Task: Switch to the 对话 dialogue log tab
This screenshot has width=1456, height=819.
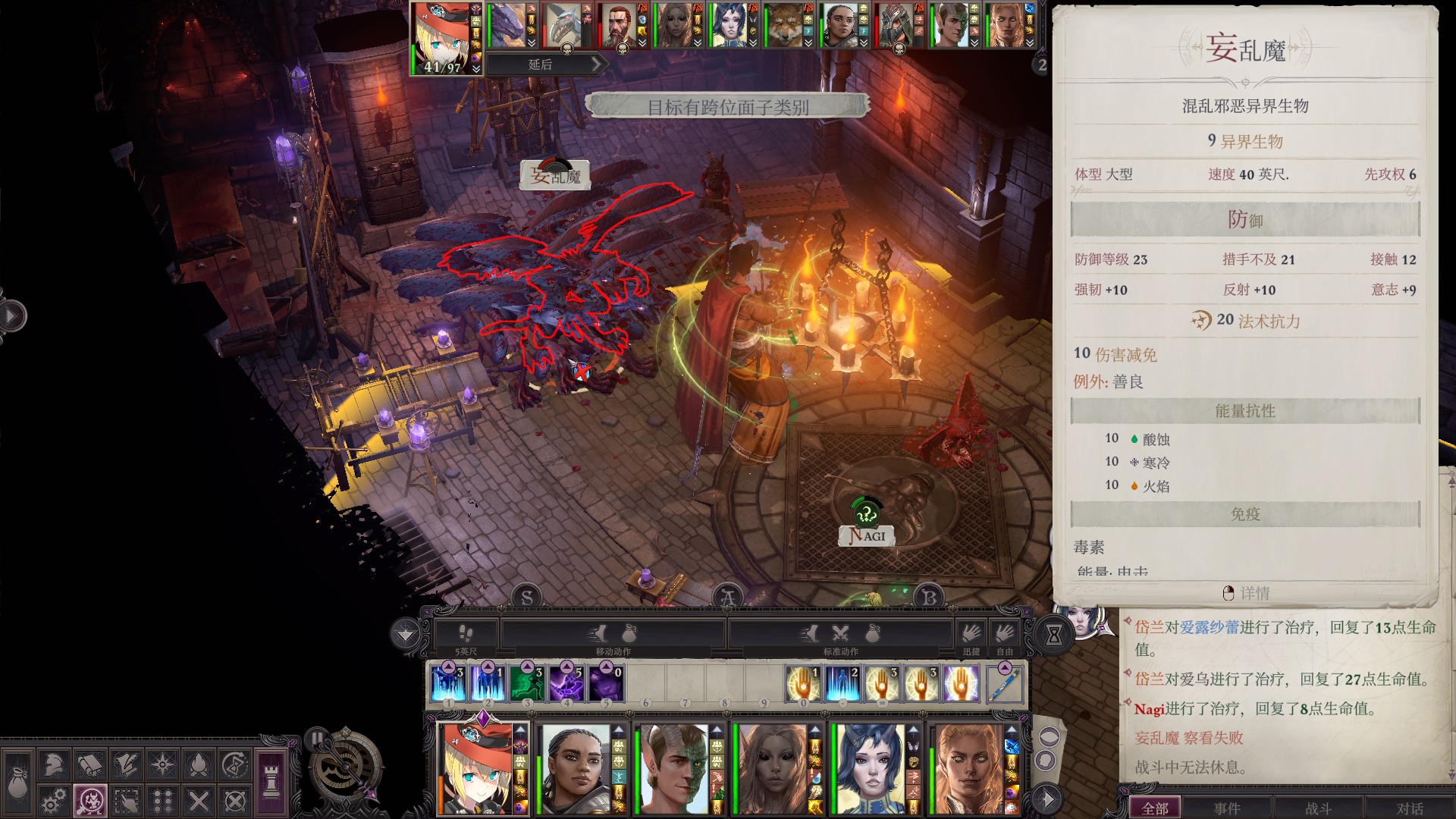Action: click(1410, 808)
